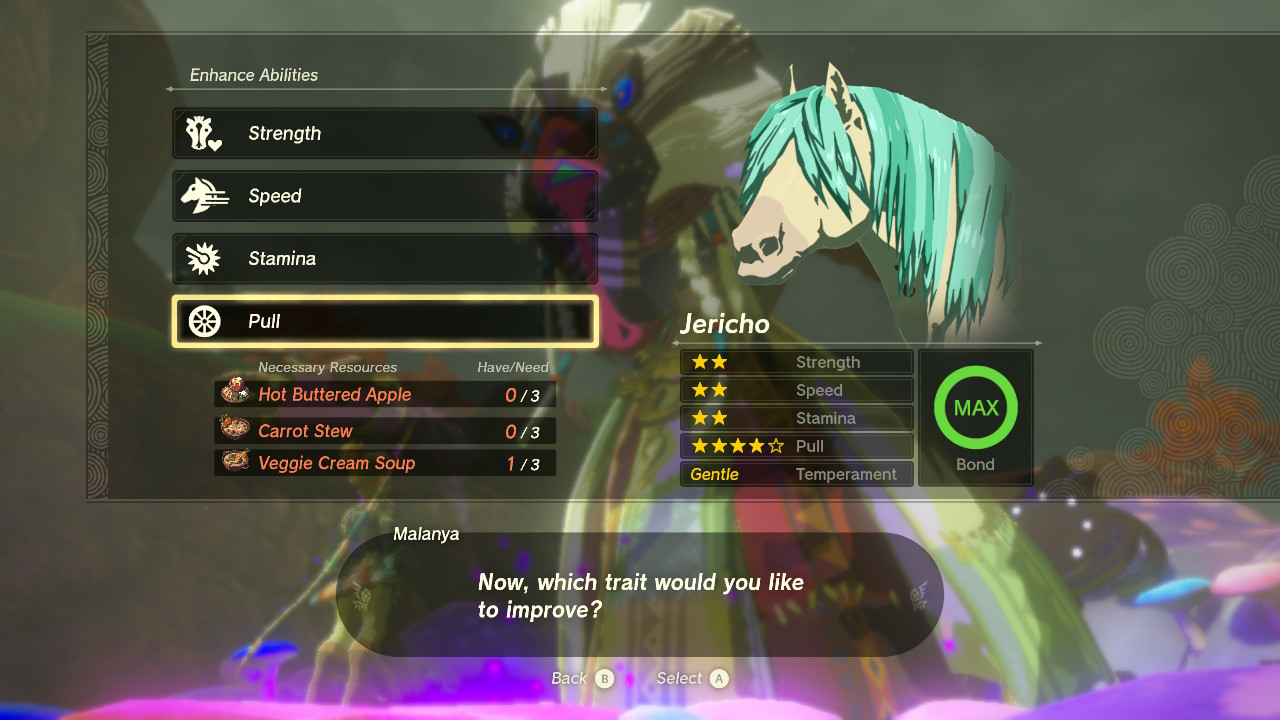Choose the Speed ability entry
The width and height of the screenshot is (1280, 720).
[385, 196]
